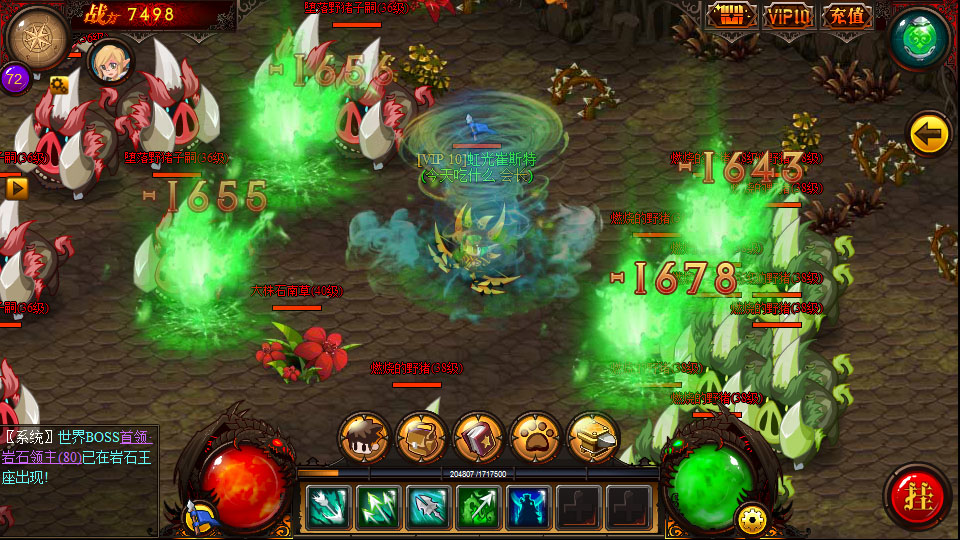Image resolution: width=960 pixels, height=540 pixels.
Task: Activate the blue shadow figure skill
Action: [529, 507]
